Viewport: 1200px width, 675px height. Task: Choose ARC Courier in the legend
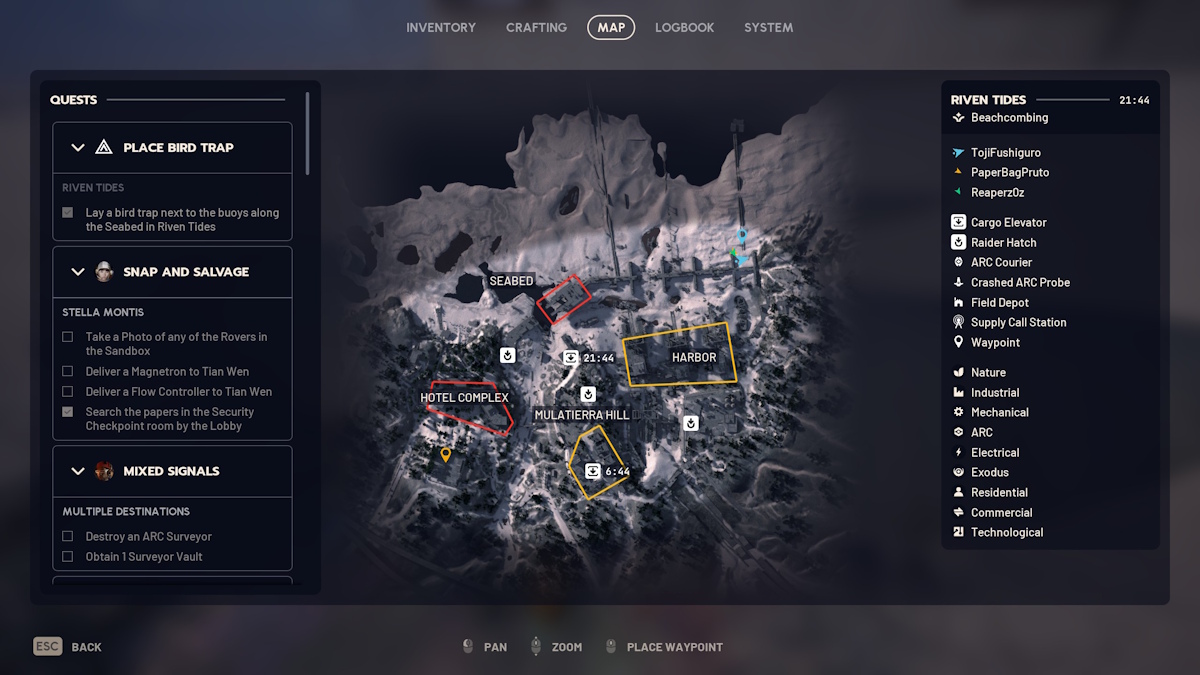(x=1001, y=262)
